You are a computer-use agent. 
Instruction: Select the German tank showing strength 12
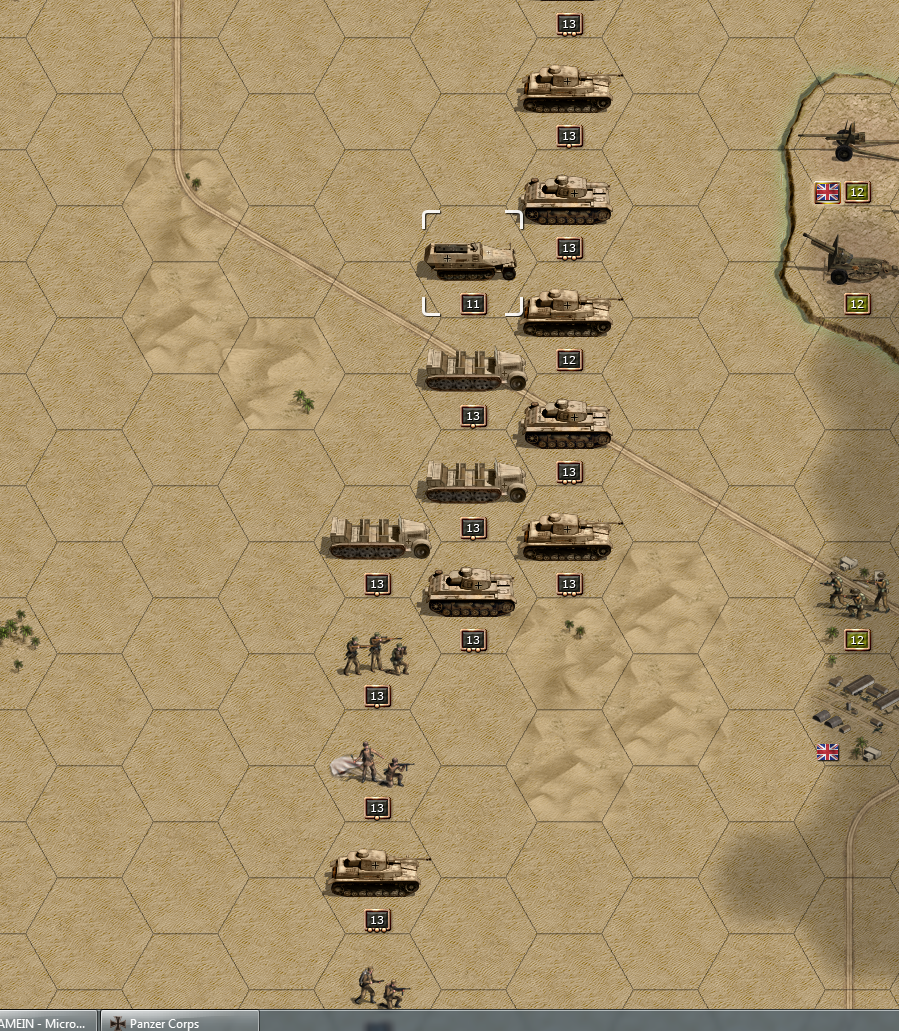point(566,312)
